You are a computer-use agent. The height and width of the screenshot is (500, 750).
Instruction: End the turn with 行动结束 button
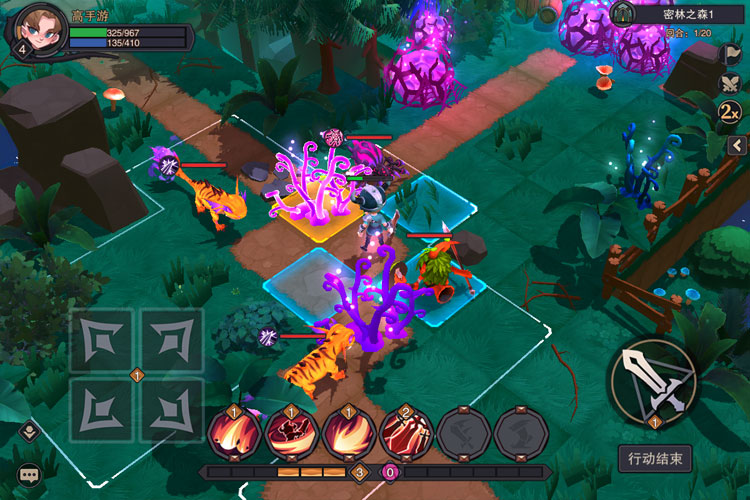pos(655,459)
